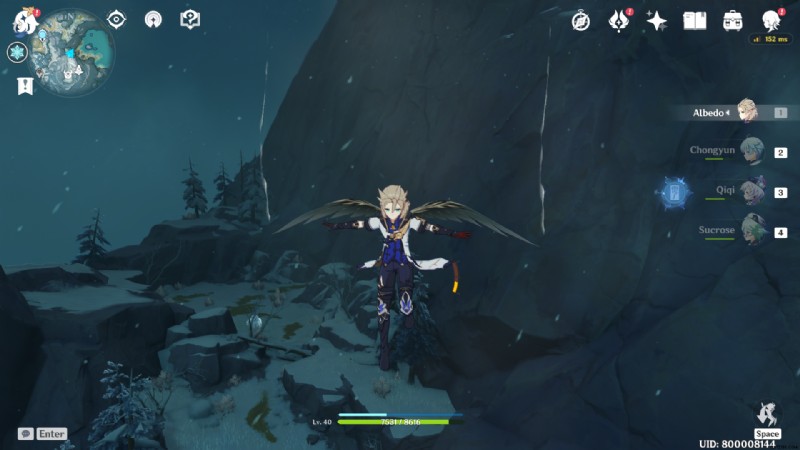Open the quest banner icon with exclamation mark

pos(25,87)
